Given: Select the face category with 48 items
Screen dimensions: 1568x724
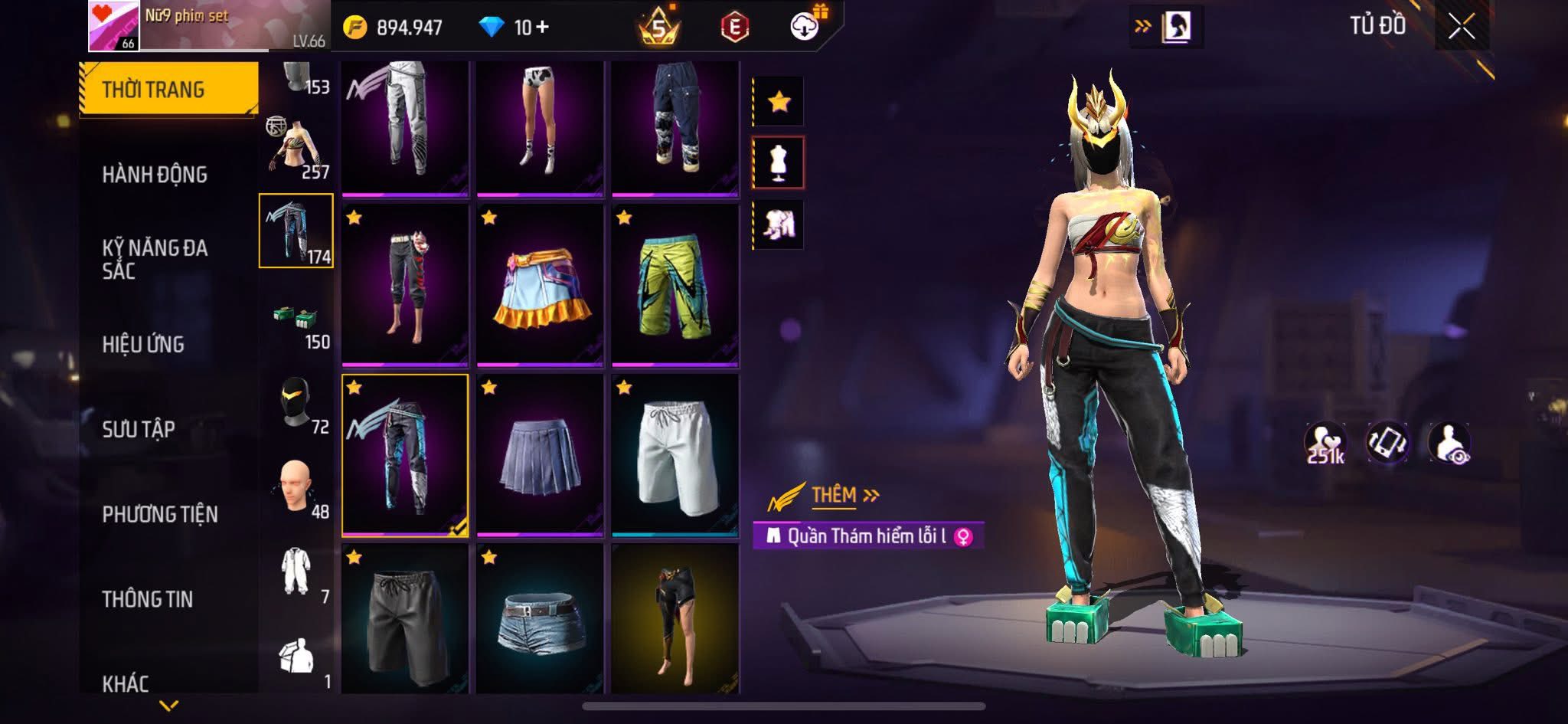Looking at the screenshot, I should (296, 489).
